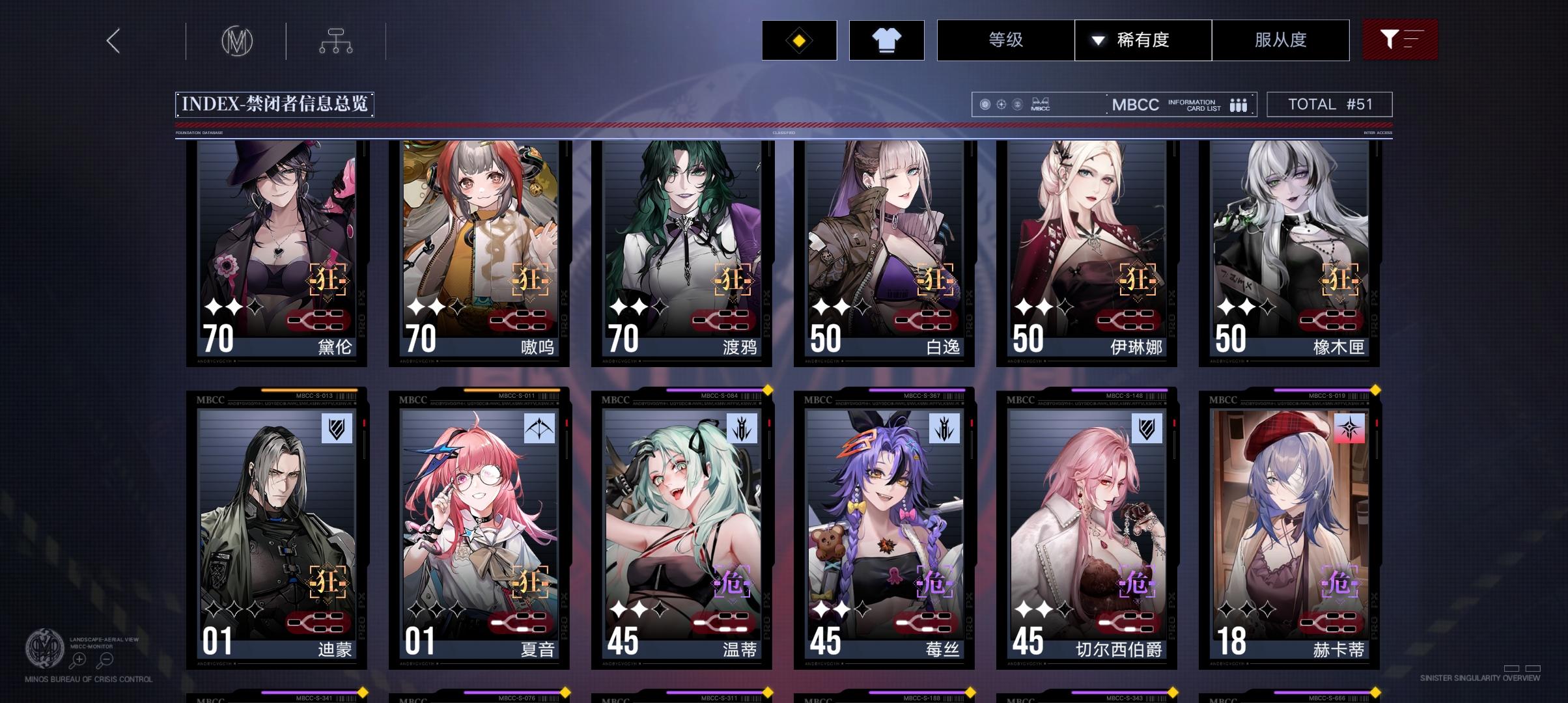Switch sorting to 服从度 tab
The width and height of the screenshot is (1568, 703).
[1281, 40]
